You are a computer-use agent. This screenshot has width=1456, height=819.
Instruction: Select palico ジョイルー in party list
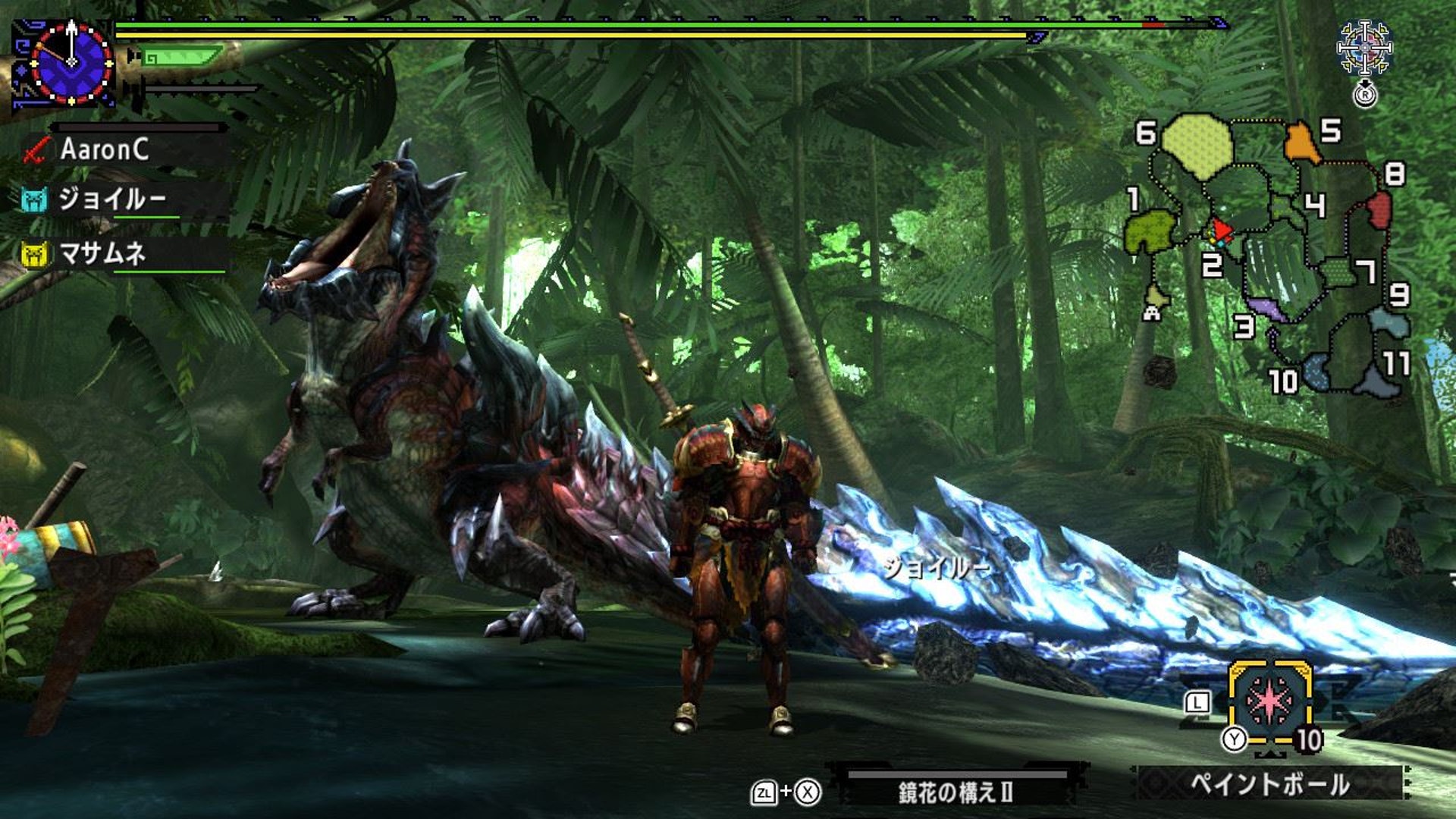[x=111, y=199]
